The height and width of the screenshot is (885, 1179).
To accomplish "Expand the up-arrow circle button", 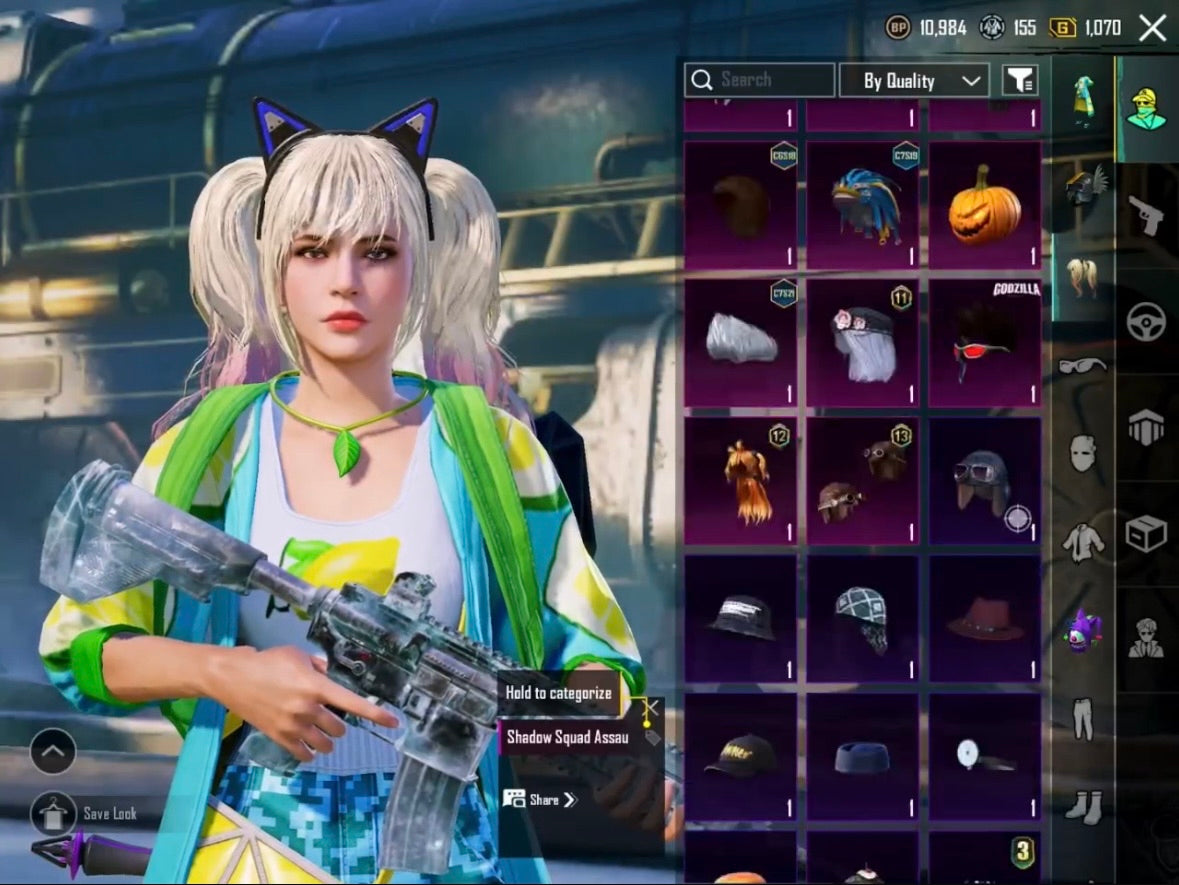I will click(52, 751).
